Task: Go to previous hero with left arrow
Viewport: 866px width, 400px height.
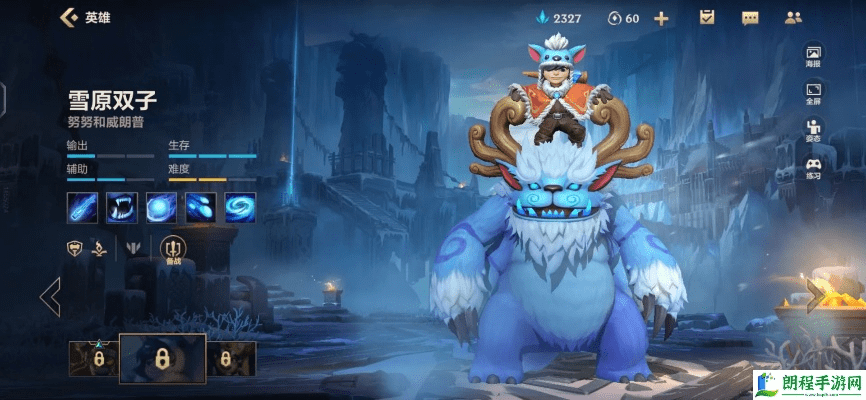Action: click(x=50, y=297)
